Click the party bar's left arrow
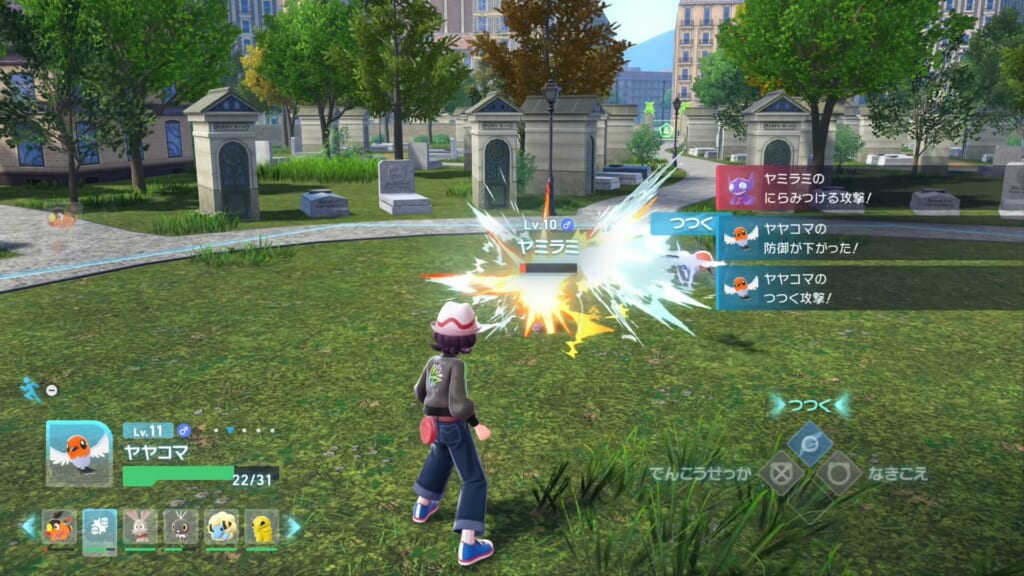Screen dimensions: 1024x576 (x=29, y=527)
